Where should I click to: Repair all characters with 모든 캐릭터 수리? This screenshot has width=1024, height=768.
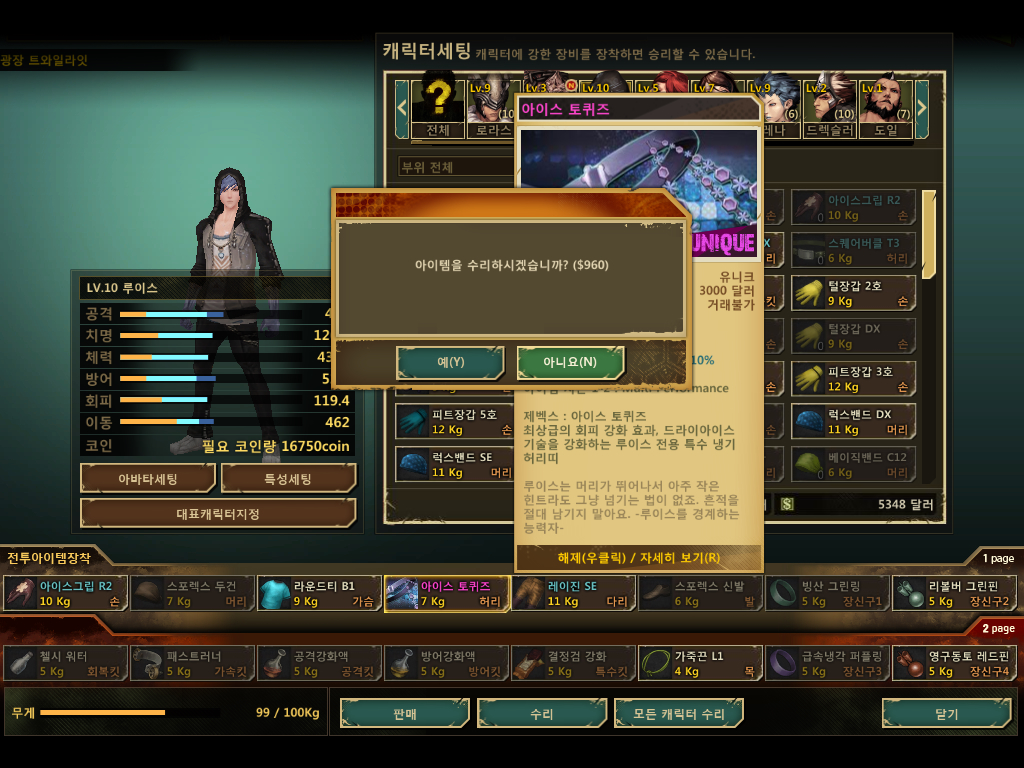click(678, 714)
